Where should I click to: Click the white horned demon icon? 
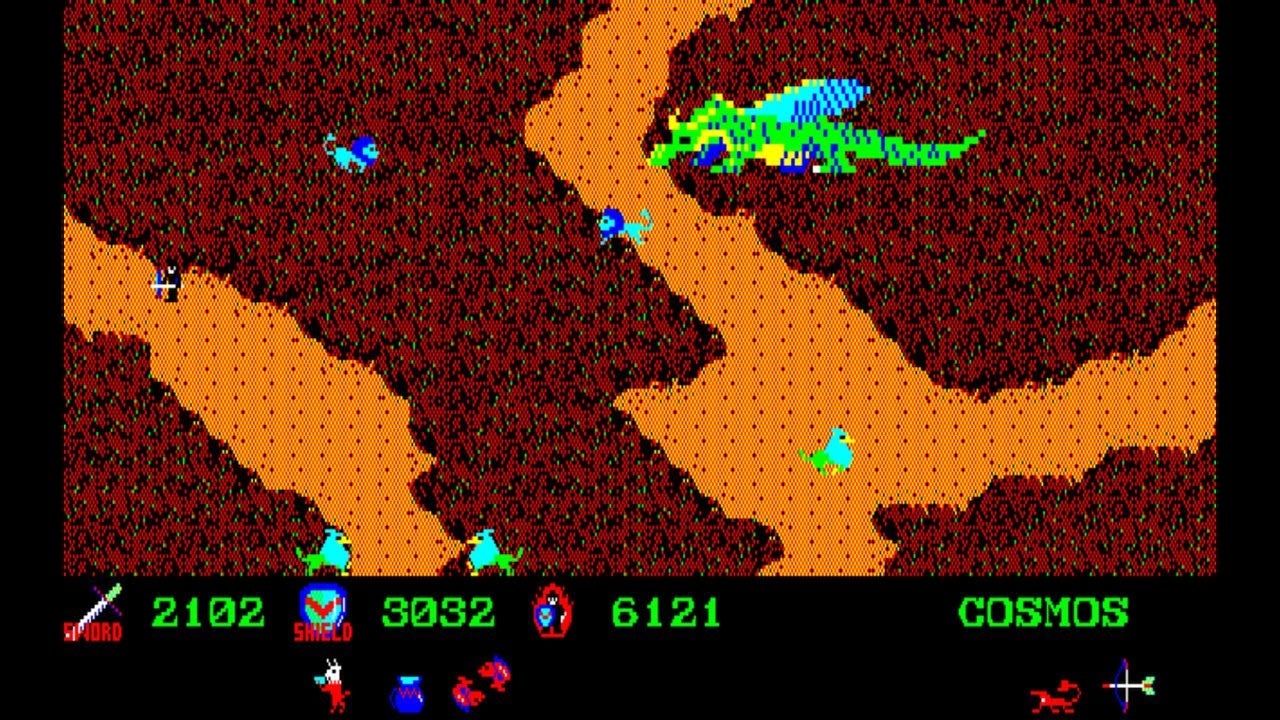(x=333, y=685)
